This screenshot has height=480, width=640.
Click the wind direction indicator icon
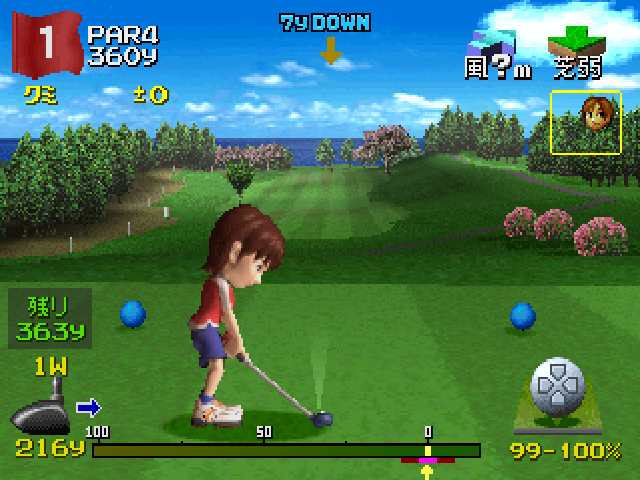point(492,43)
